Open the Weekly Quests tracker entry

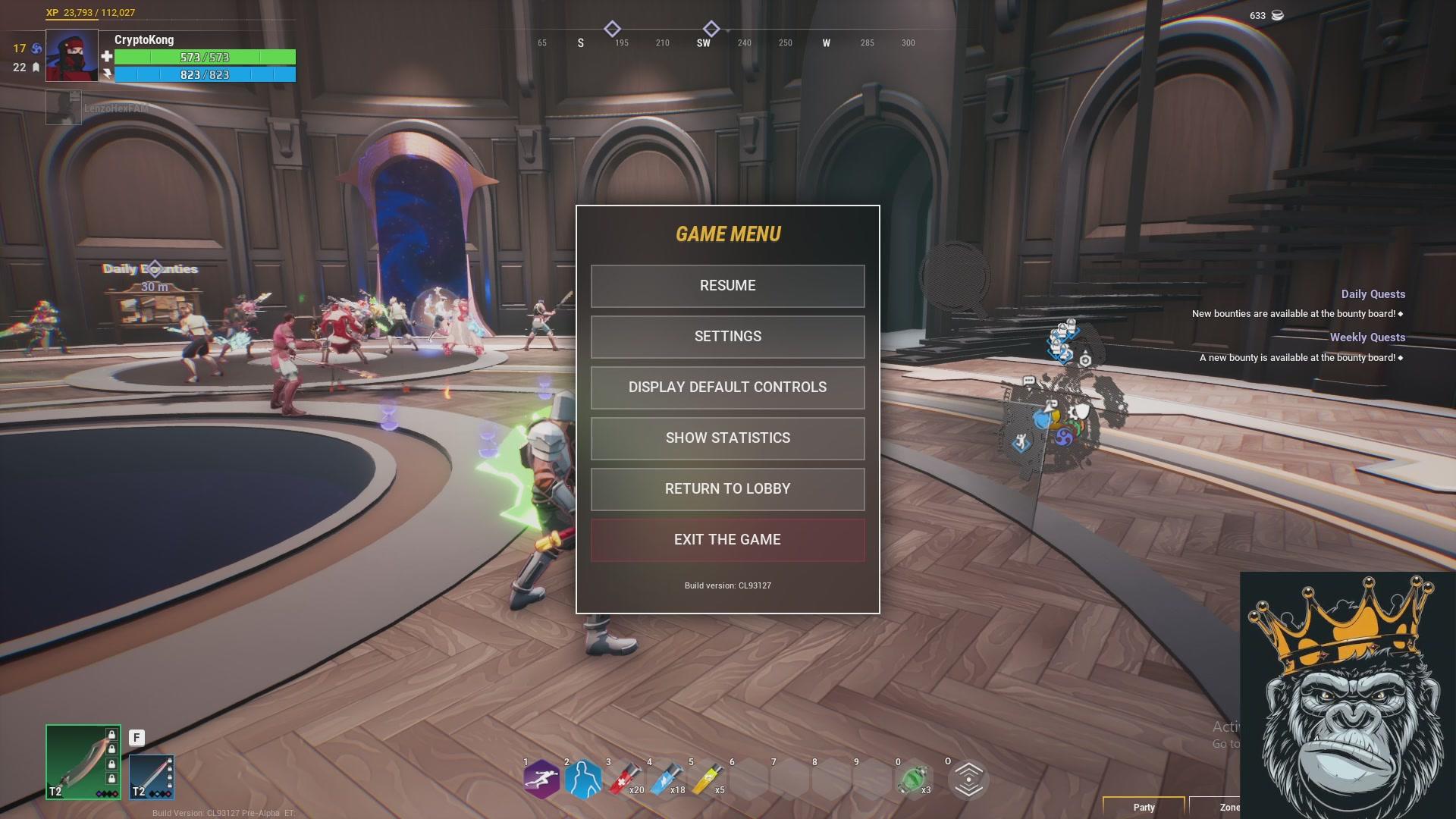click(1367, 337)
